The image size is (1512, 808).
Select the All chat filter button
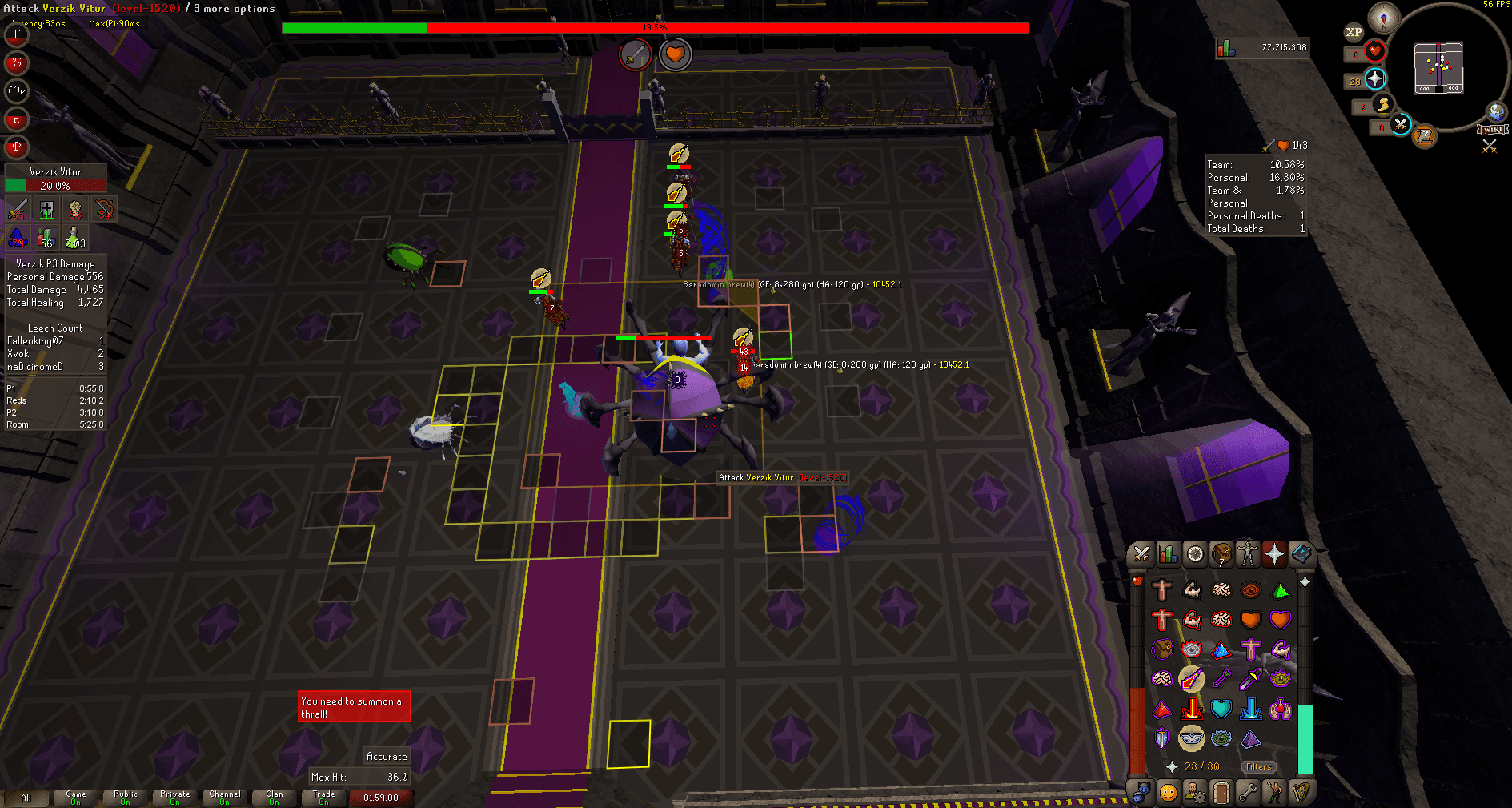click(x=28, y=798)
